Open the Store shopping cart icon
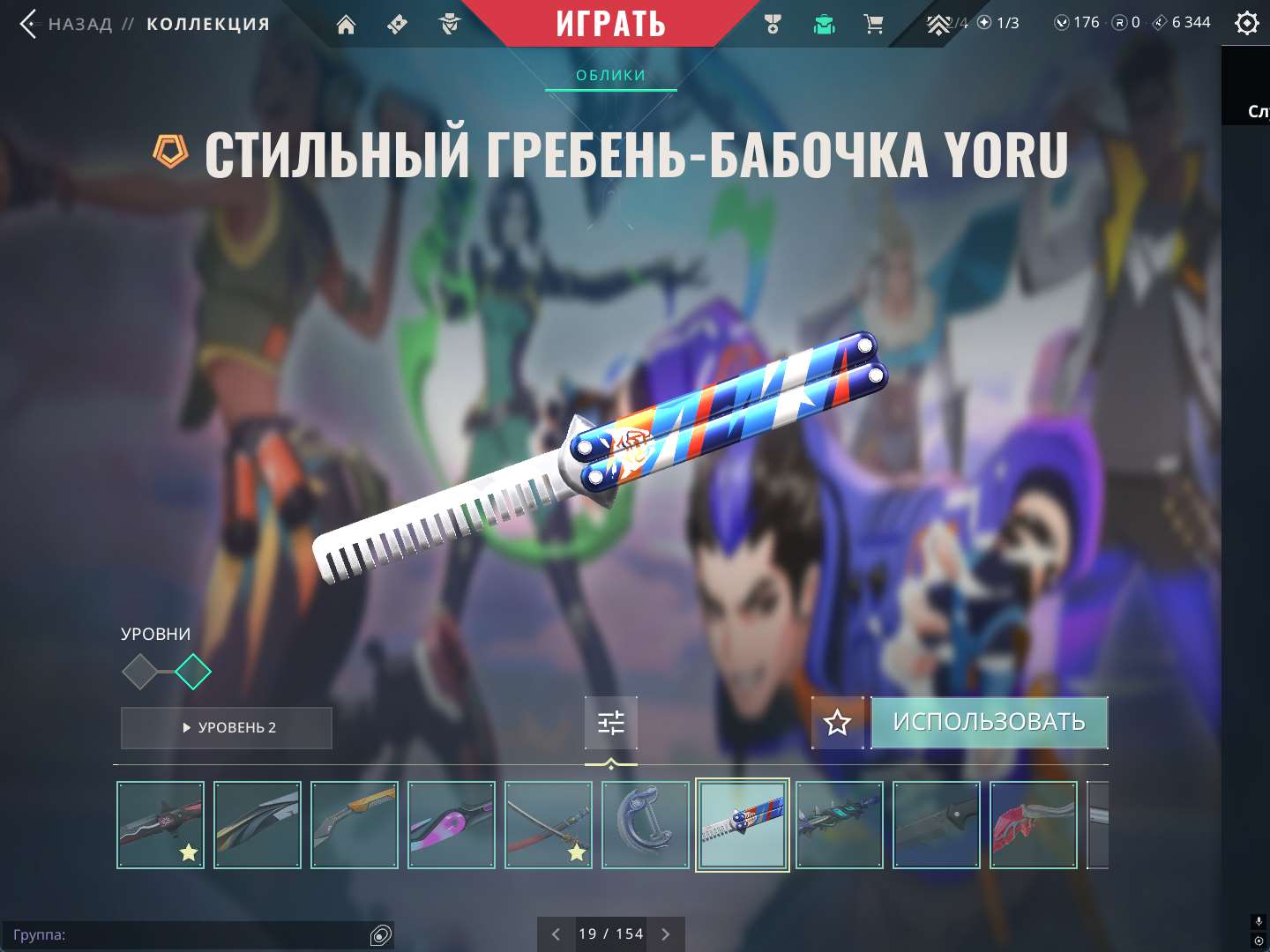 874,24
